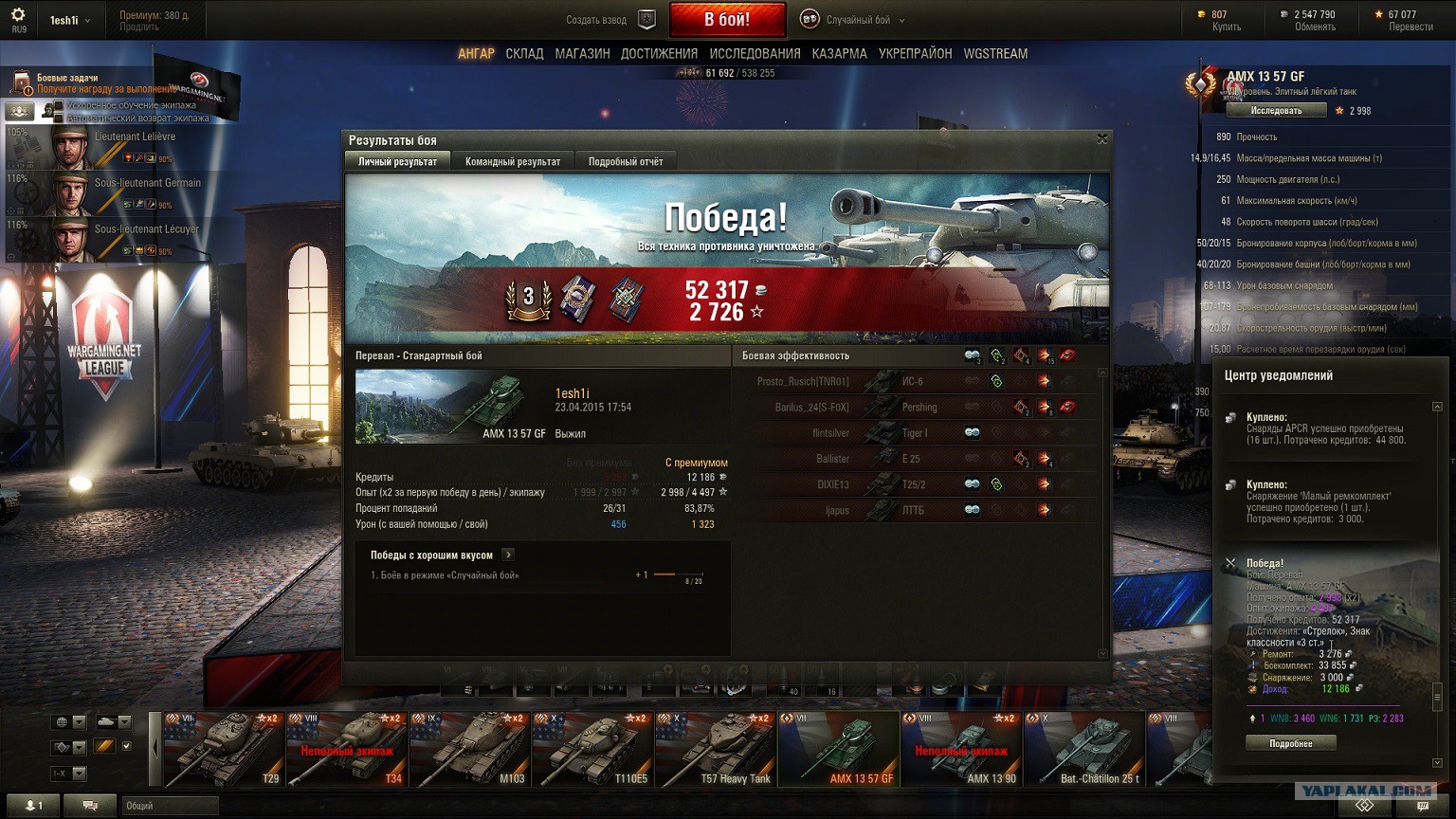Click the «Общий» chat channel field
This screenshot has width=1456, height=819.
[x=171, y=806]
